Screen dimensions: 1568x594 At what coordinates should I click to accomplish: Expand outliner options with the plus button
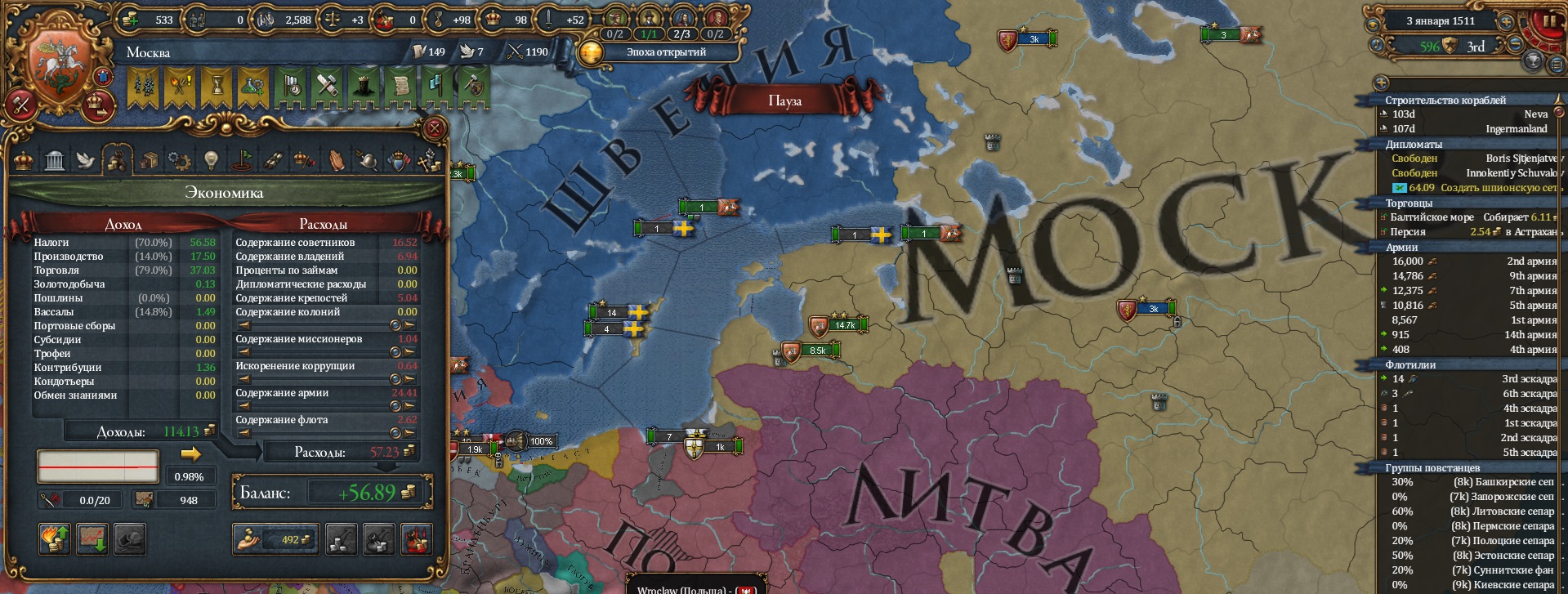click(x=1382, y=84)
